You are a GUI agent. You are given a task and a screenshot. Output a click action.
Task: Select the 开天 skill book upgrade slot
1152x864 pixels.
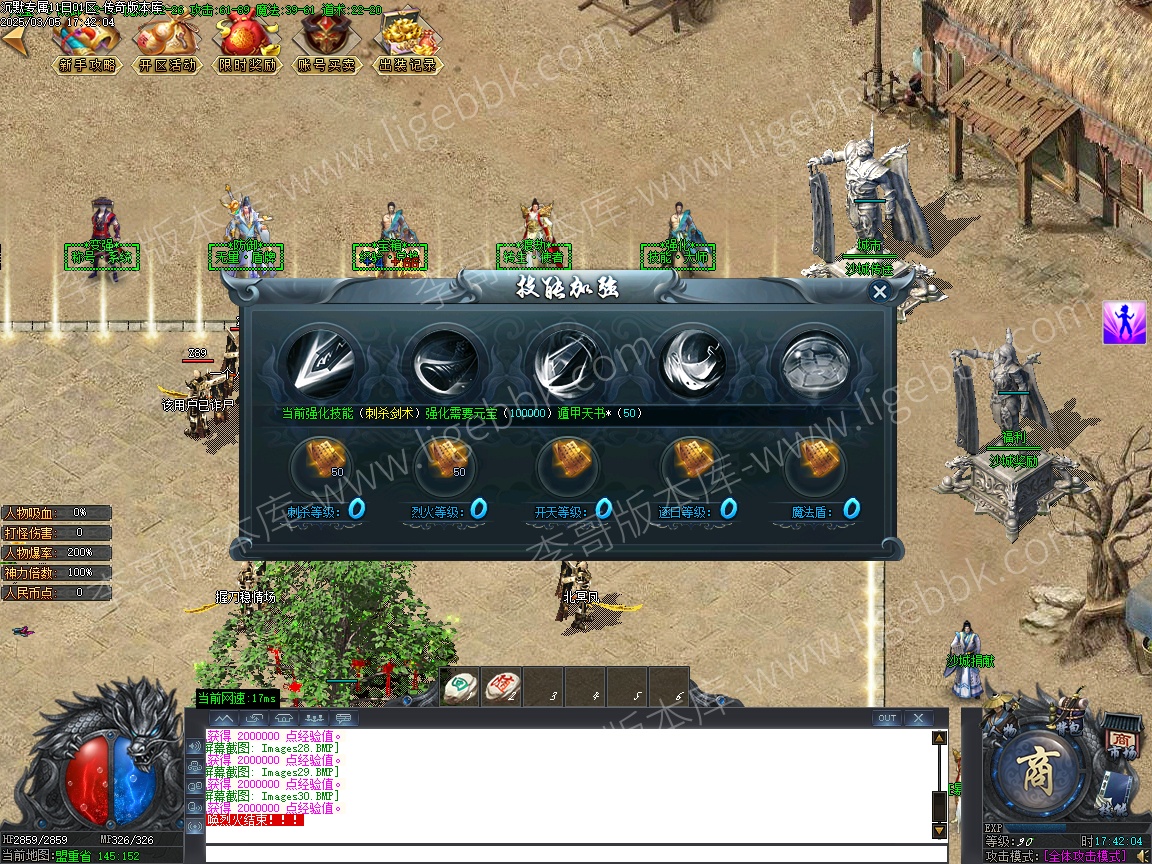coord(568,462)
